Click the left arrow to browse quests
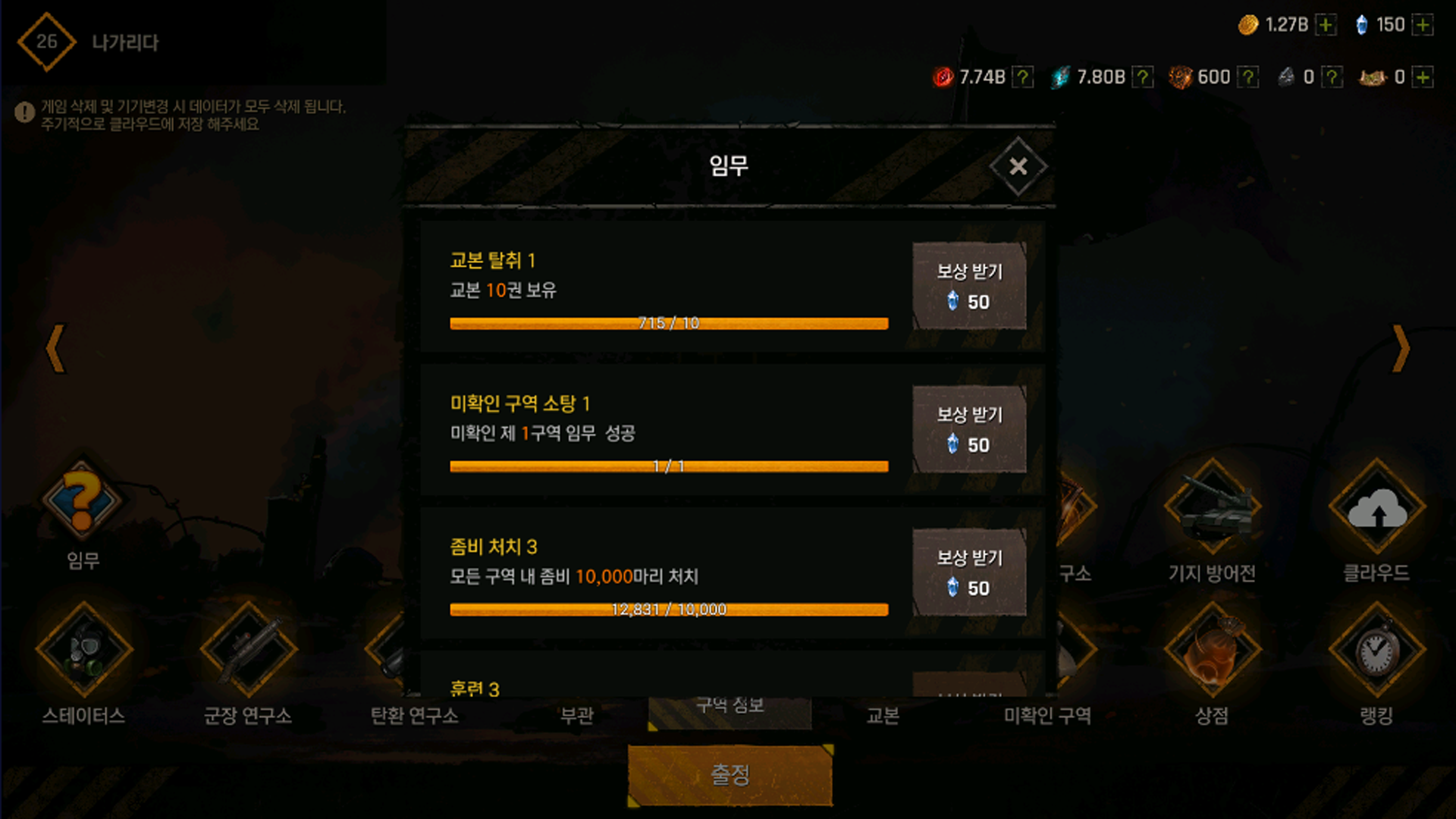 55,347
